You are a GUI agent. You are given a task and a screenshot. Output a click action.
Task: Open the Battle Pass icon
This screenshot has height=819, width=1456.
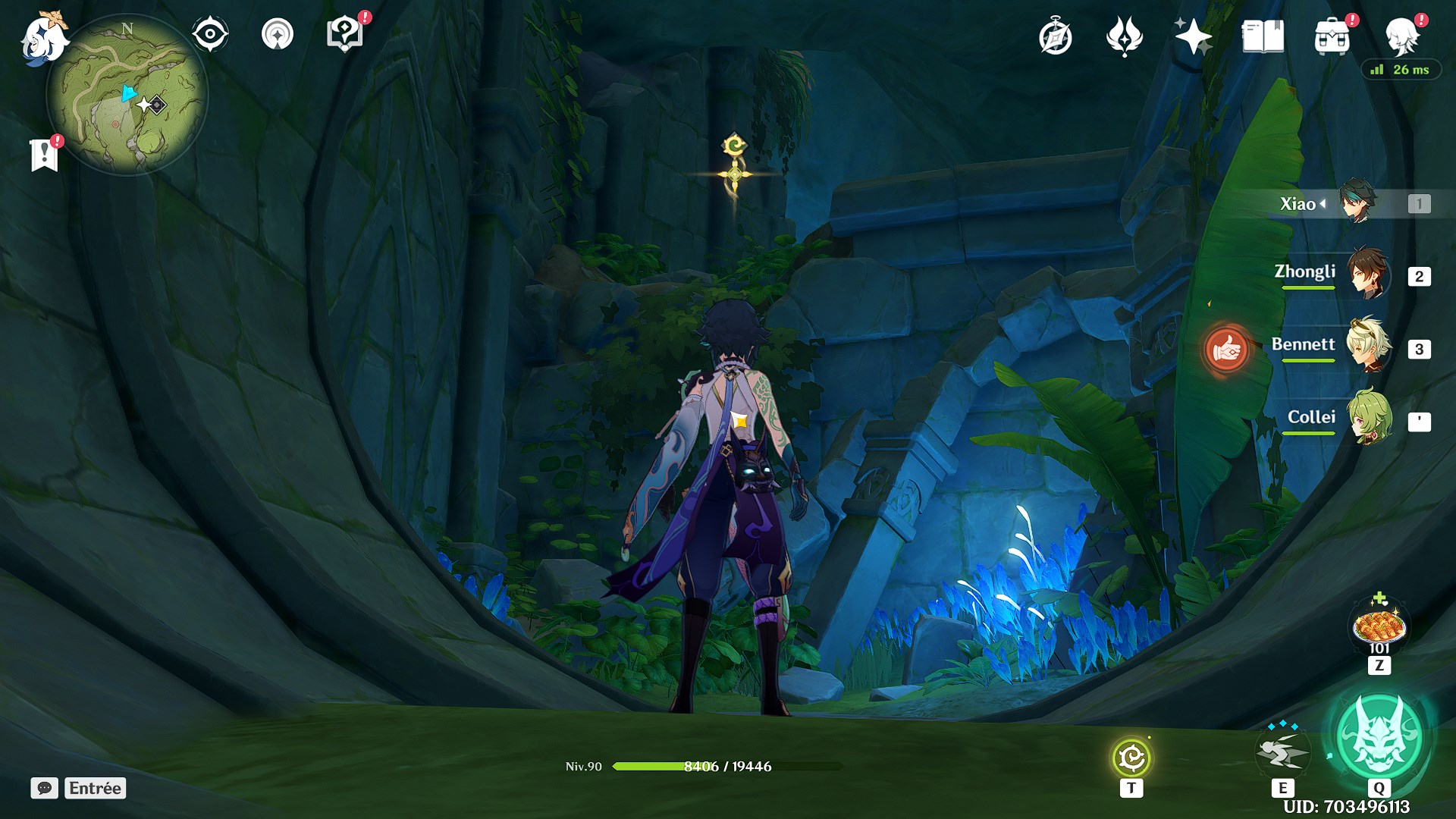click(1124, 36)
